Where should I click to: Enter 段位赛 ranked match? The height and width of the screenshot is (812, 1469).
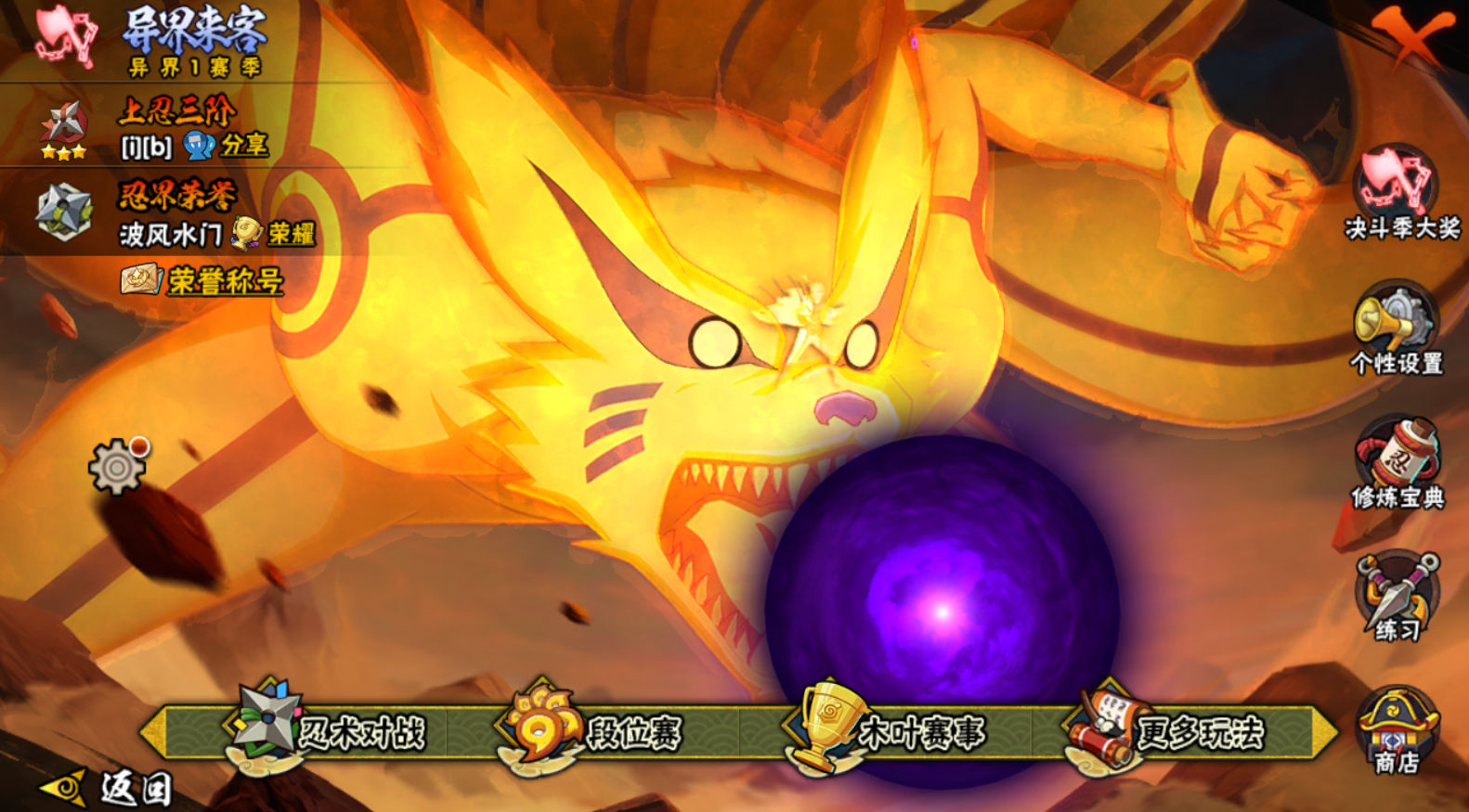tap(594, 731)
